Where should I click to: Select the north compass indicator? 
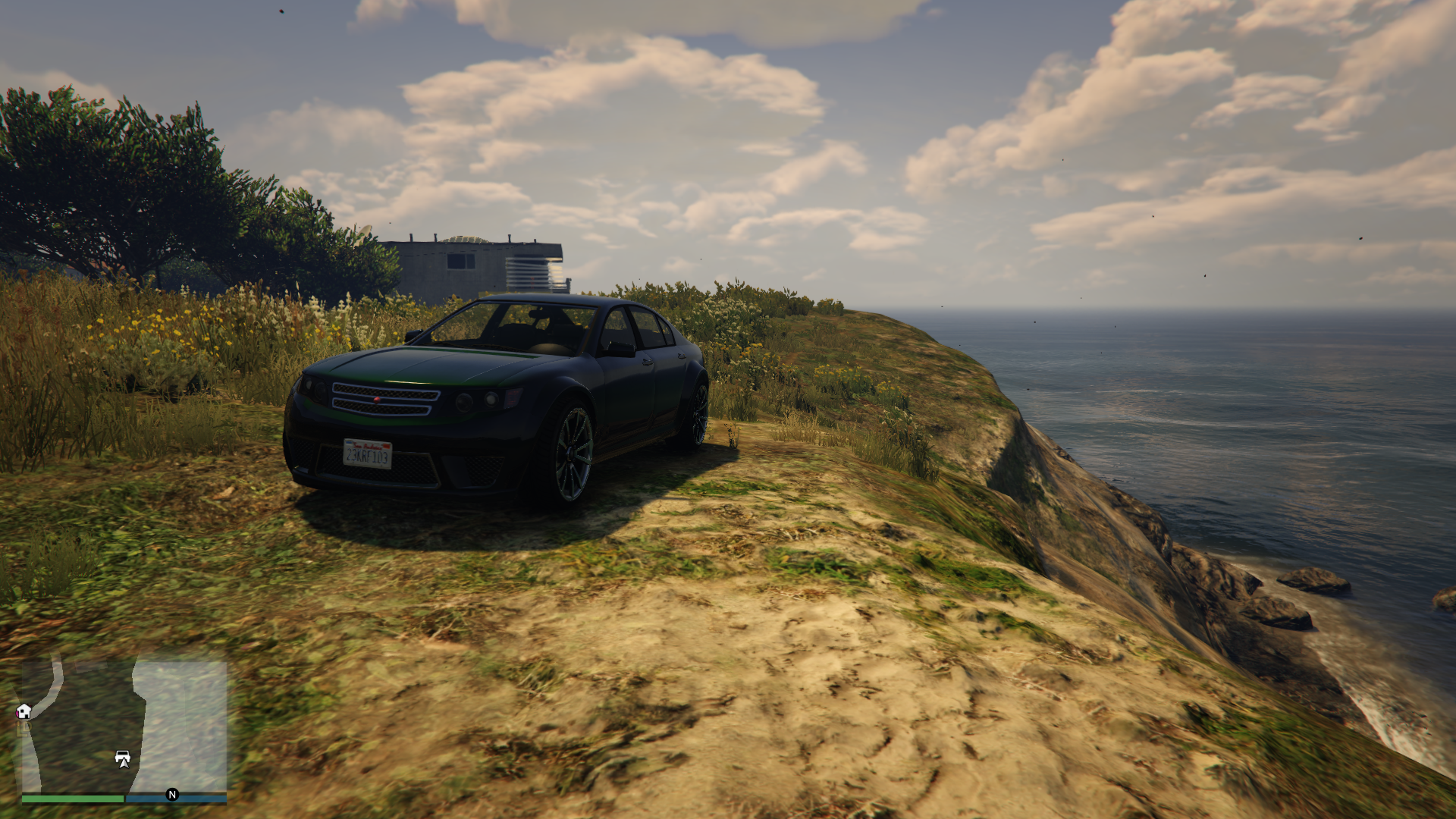coord(172,795)
